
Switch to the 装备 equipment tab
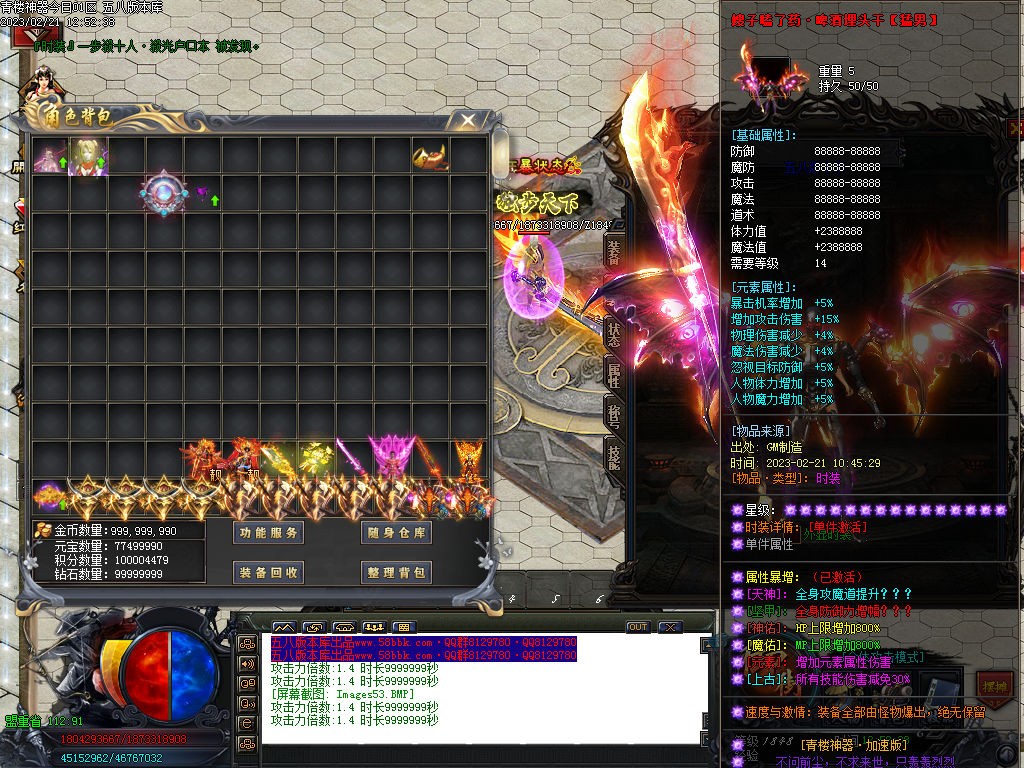pos(613,254)
